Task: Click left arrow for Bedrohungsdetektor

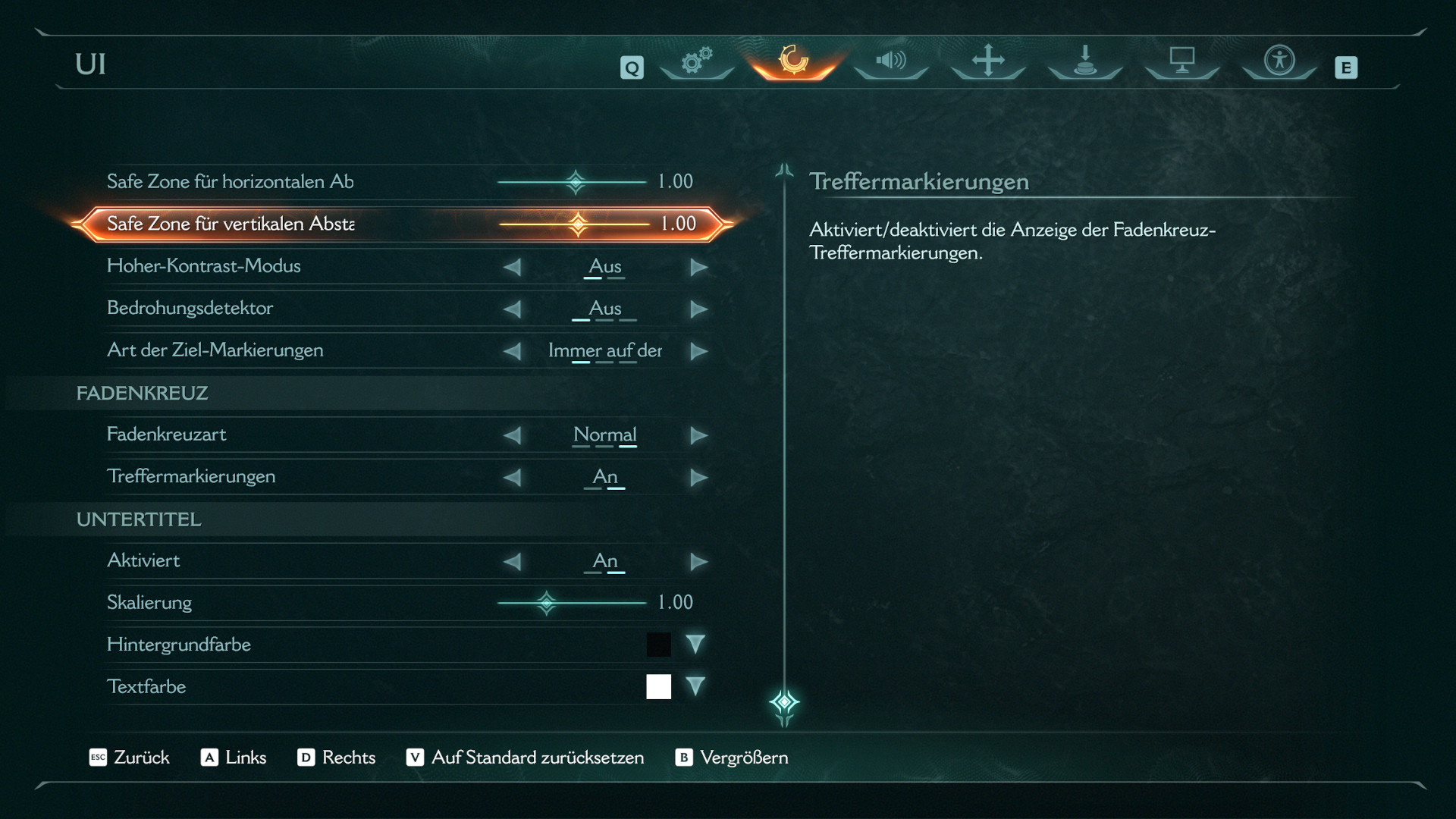Action: tap(513, 309)
